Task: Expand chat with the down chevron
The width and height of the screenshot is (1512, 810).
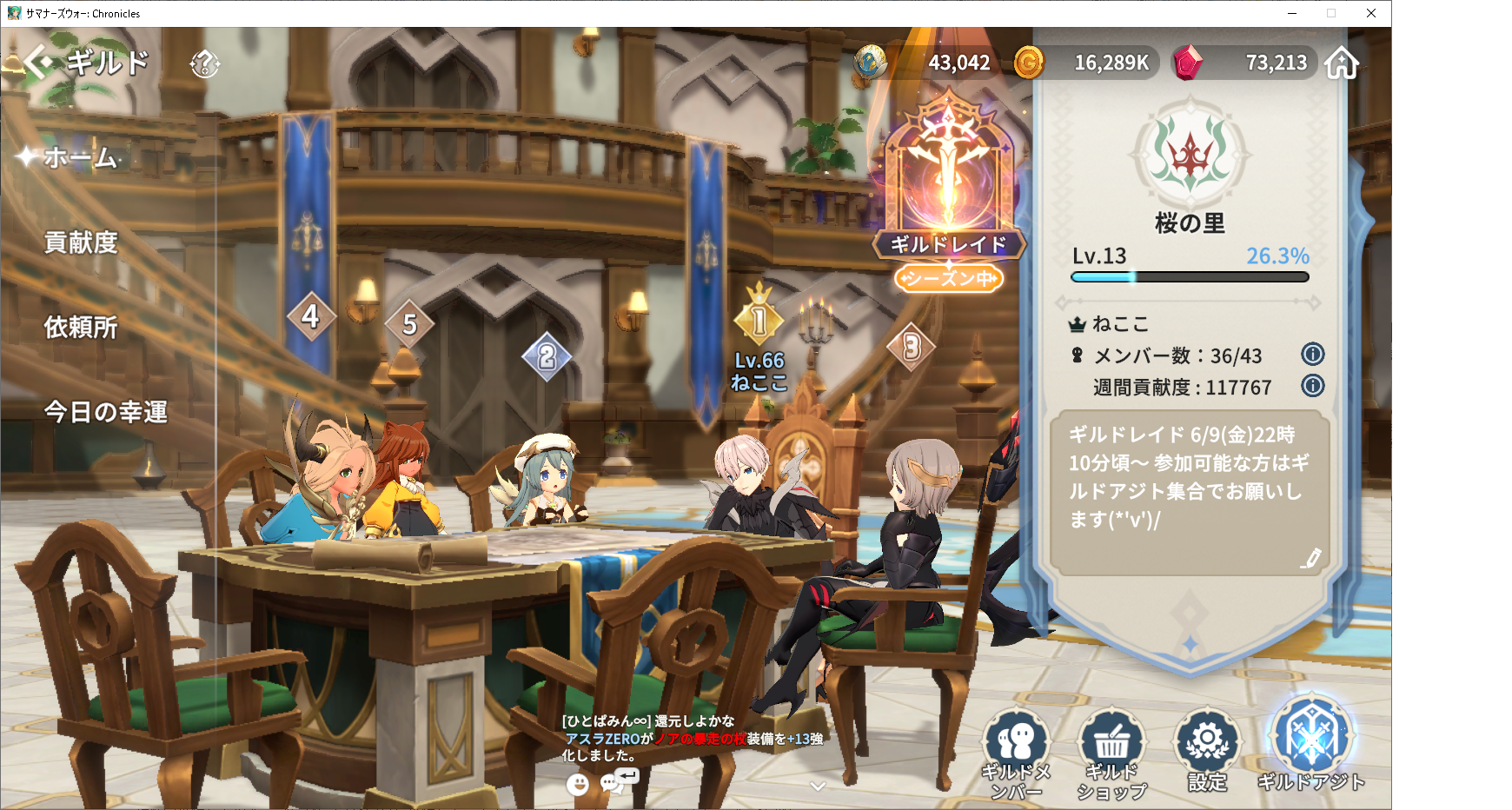Action: (x=817, y=786)
